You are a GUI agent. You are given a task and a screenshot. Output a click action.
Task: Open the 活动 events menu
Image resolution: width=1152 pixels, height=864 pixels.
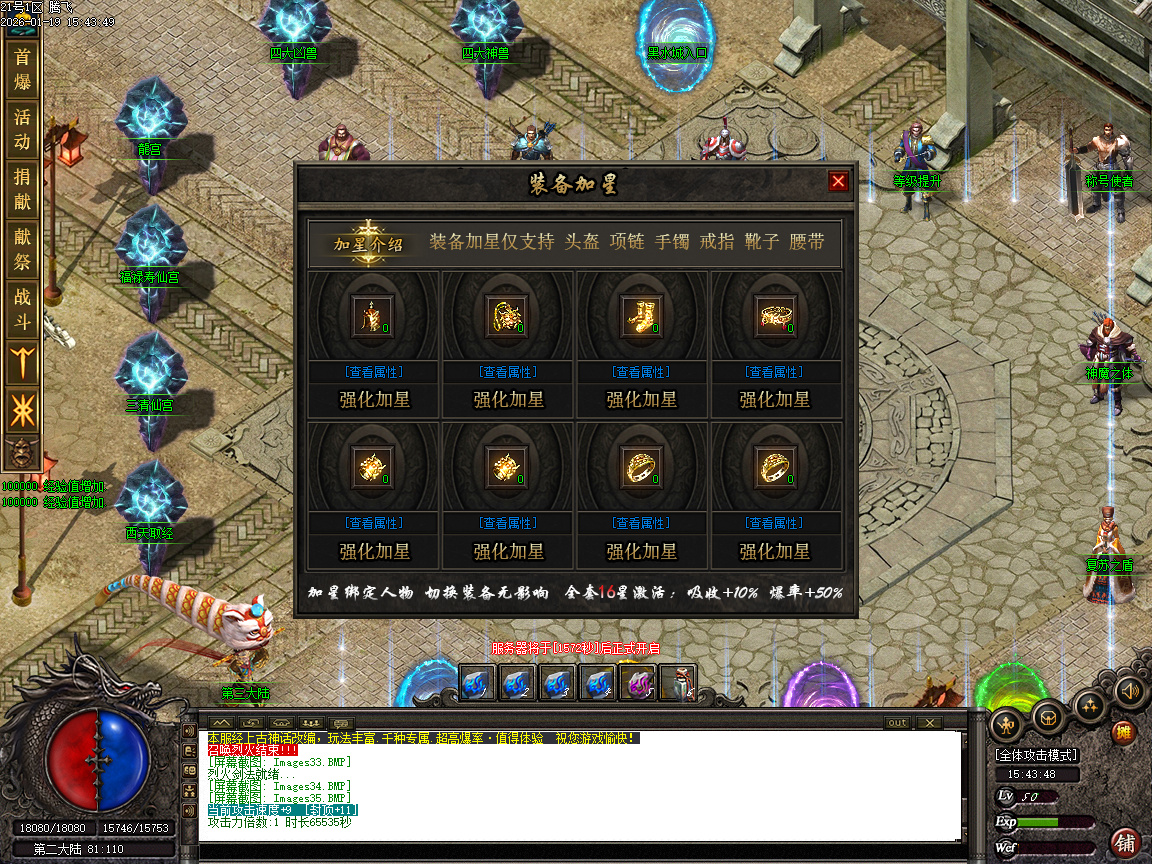pyautogui.click(x=22, y=130)
